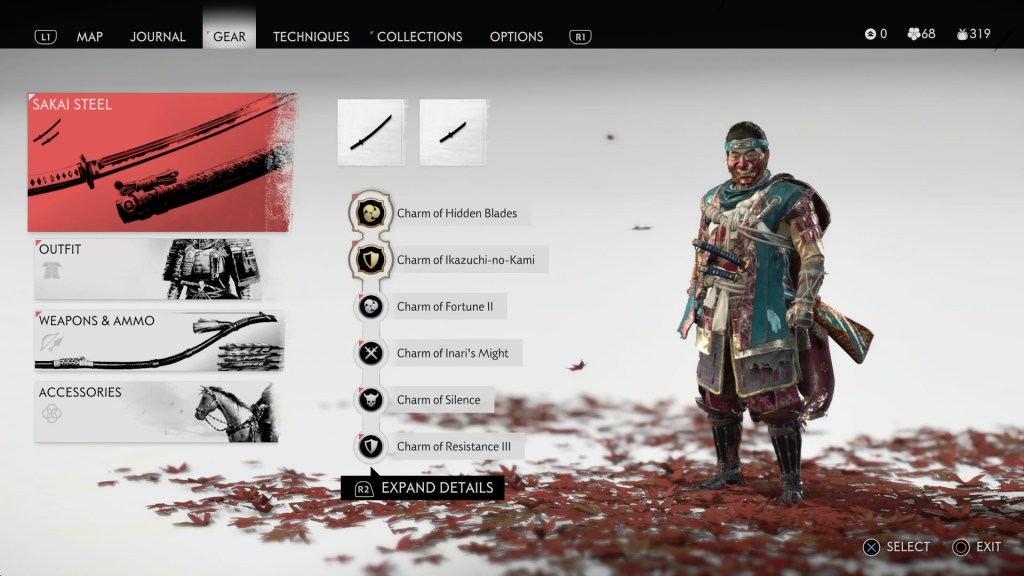Select the Sakai Steel category

coord(161,162)
